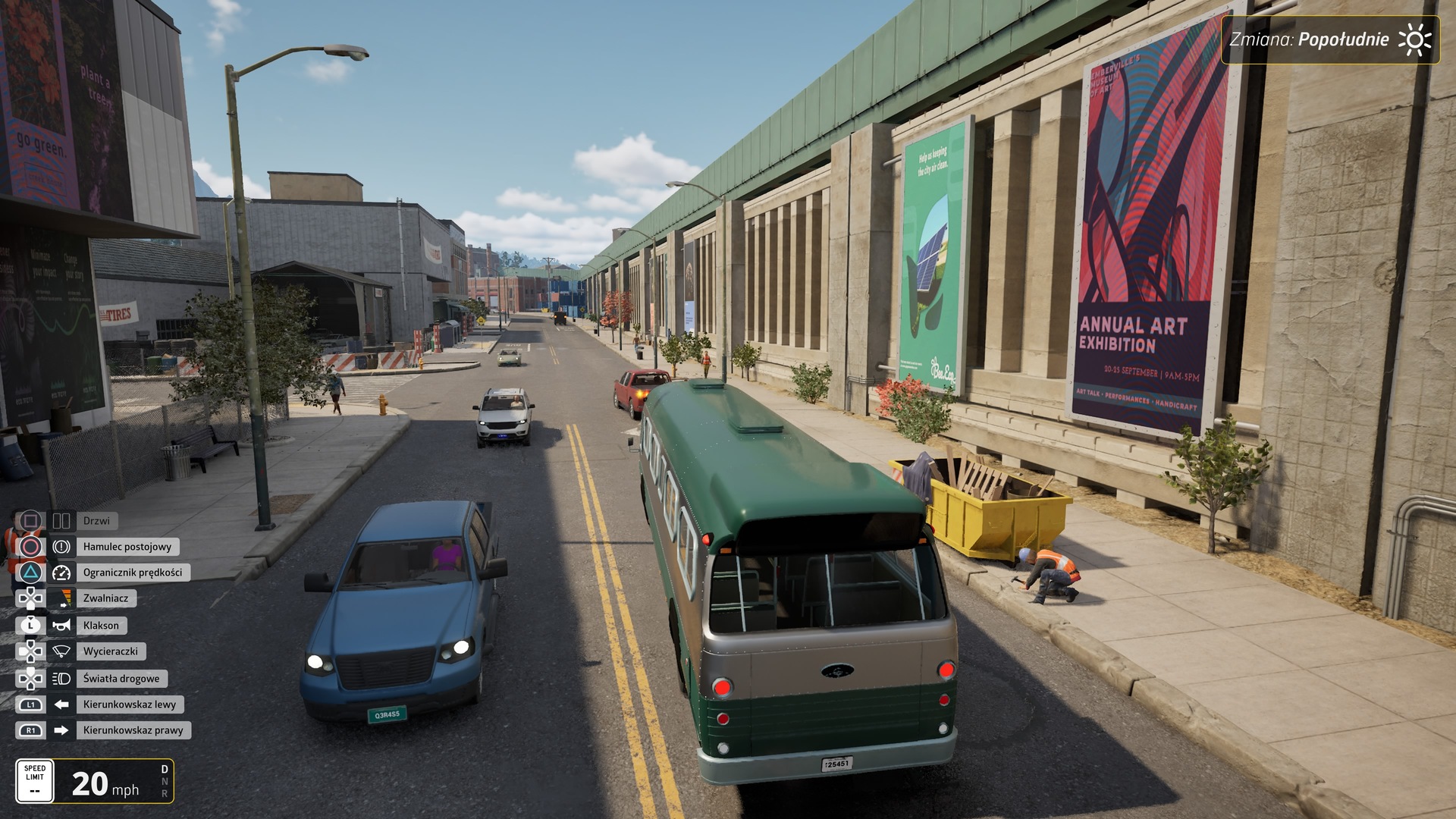Click the Drzwi doors icon
Screen dimensions: 1456x819
coord(62,521)
